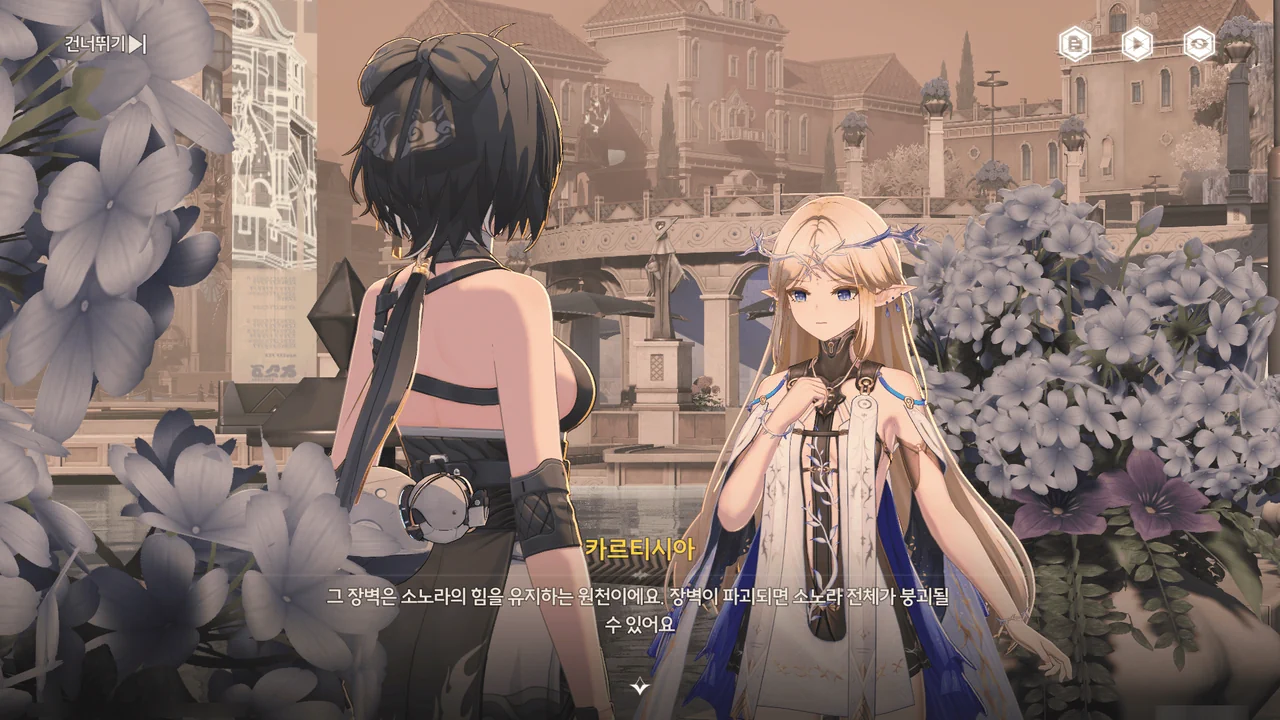Skip the cutscene with 건너뛰기
The width and height of the screenshot is (1280, 720).
[x=105, y=44]
